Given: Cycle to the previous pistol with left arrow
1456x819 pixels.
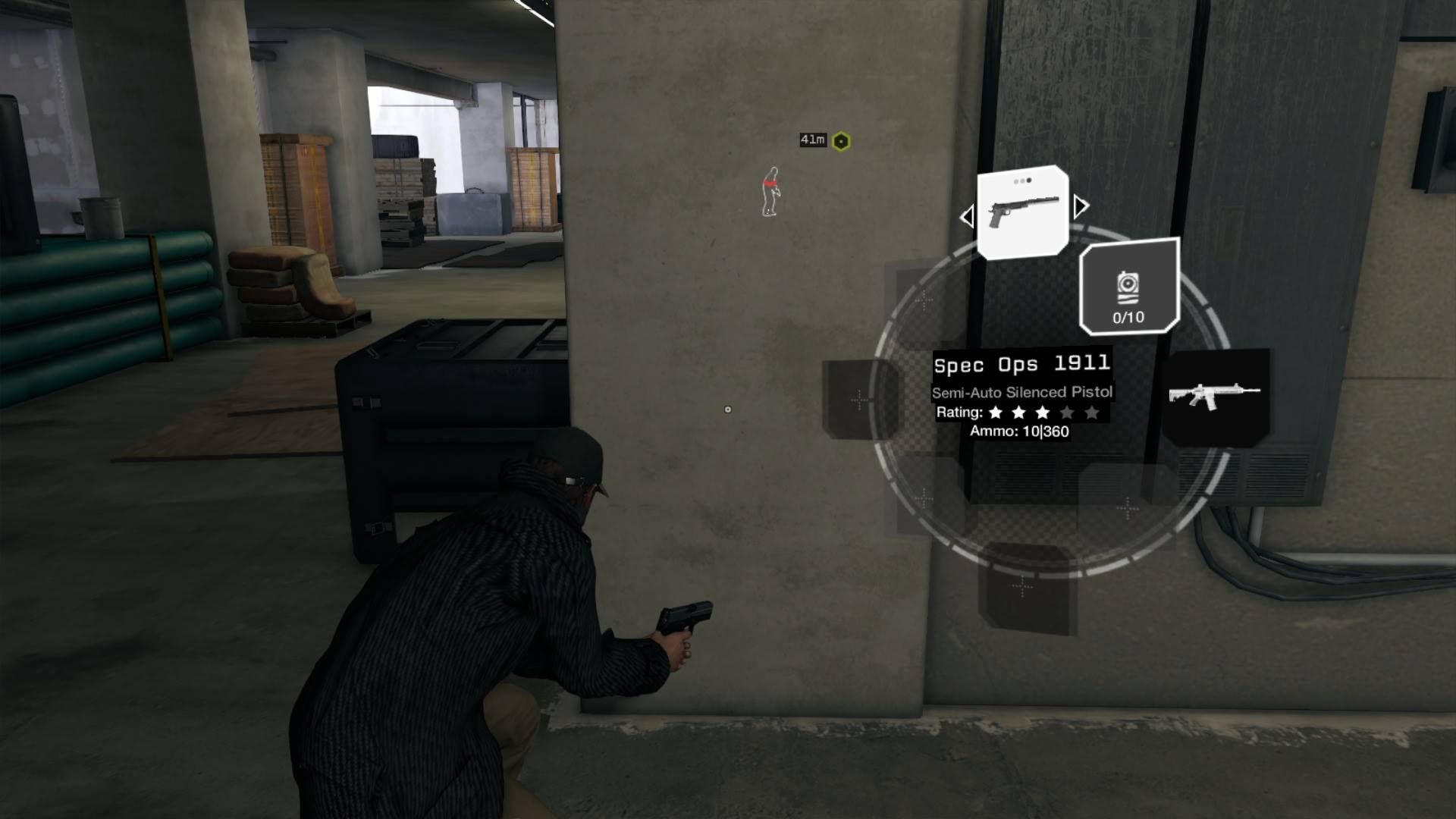Looking at the screenshot, I should [967, 217].
